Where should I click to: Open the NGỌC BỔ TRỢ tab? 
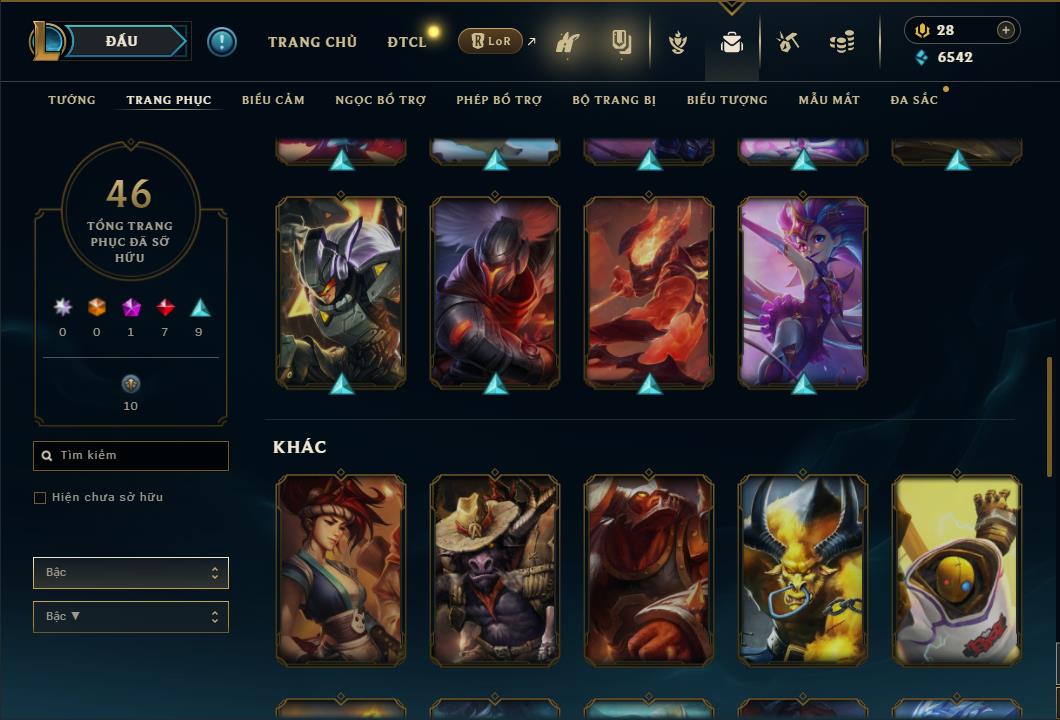[380, 100]
